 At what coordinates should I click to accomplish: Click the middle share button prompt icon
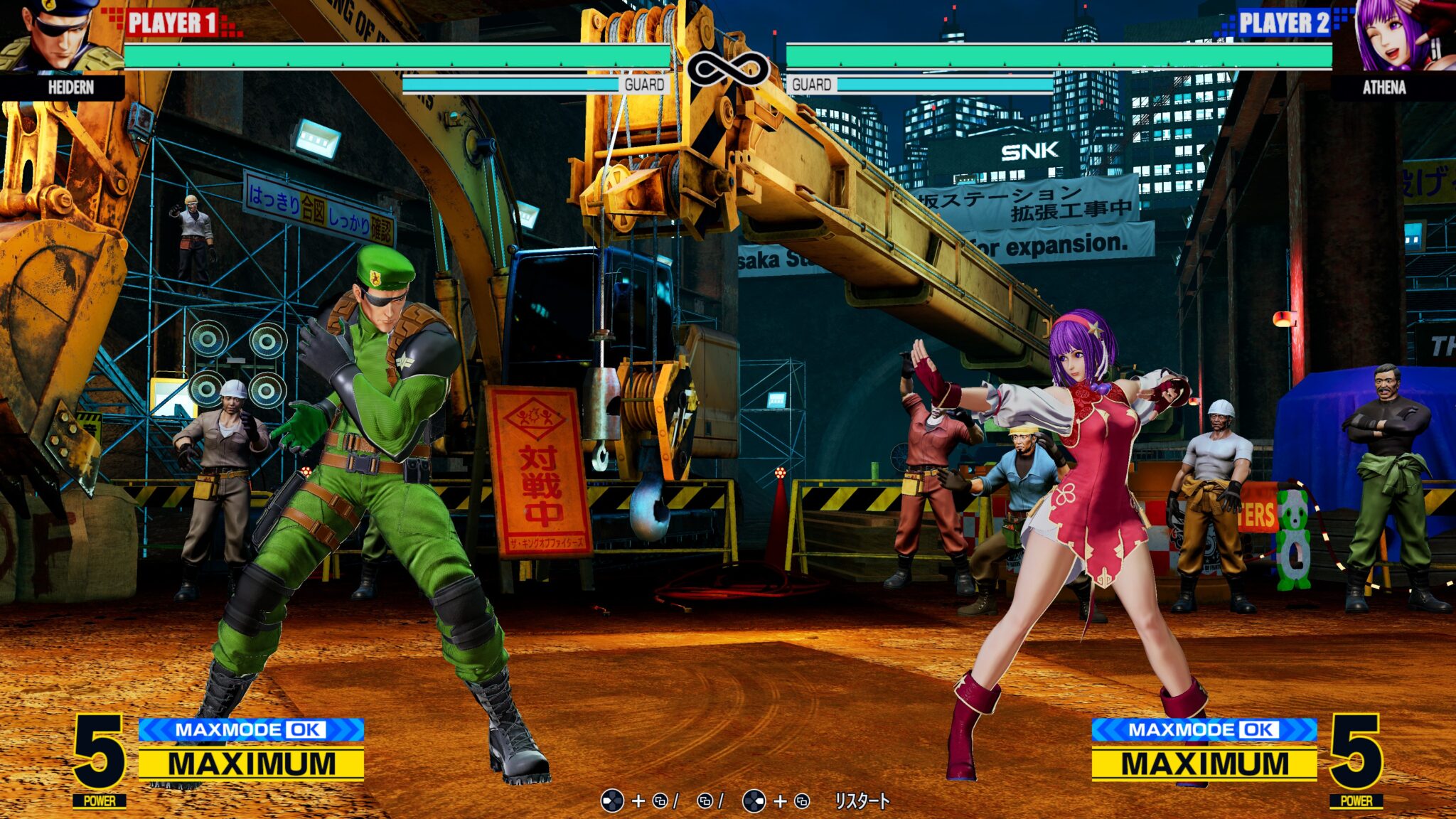coord(706,800)
